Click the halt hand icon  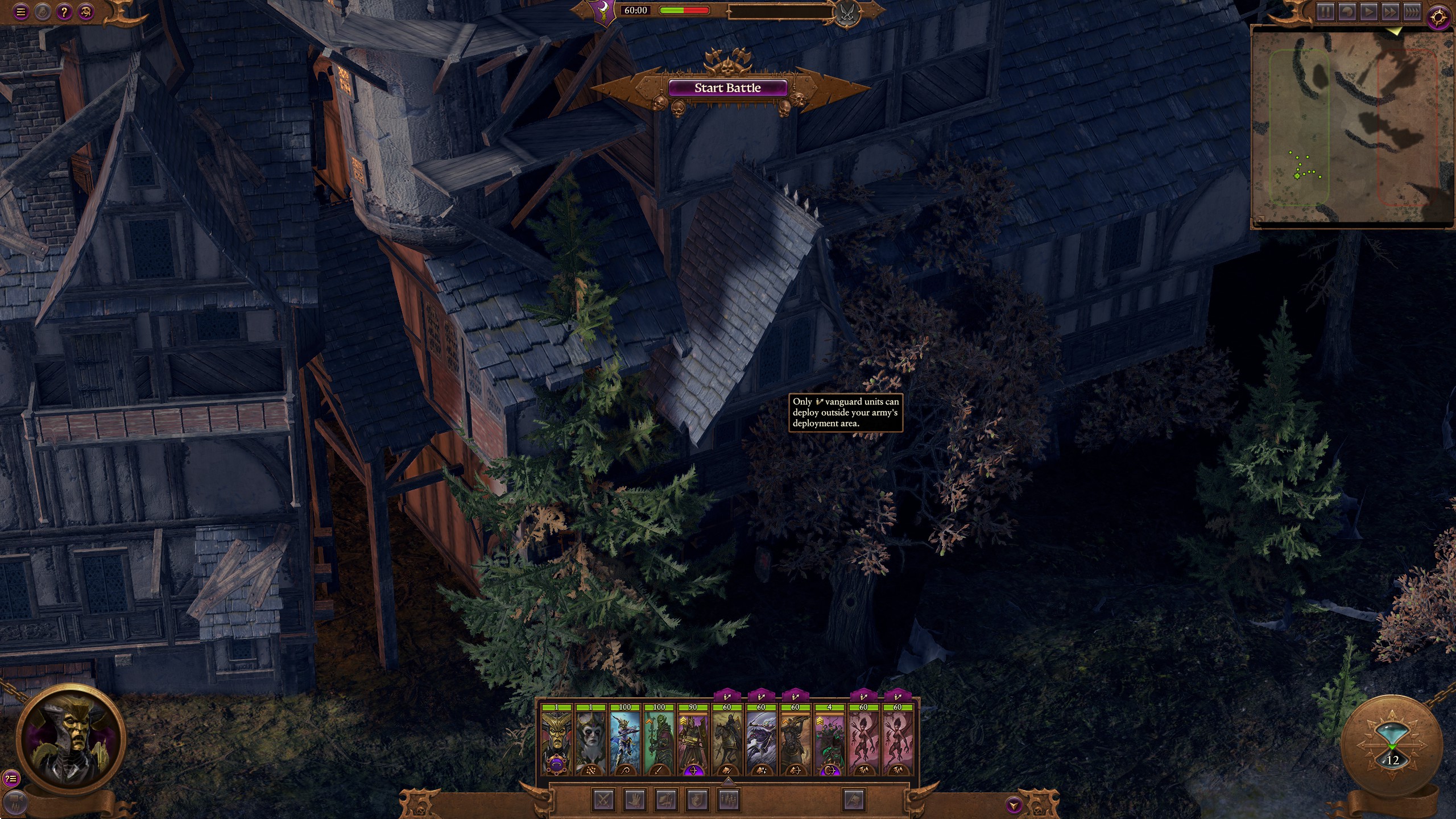tap(634, 799)
